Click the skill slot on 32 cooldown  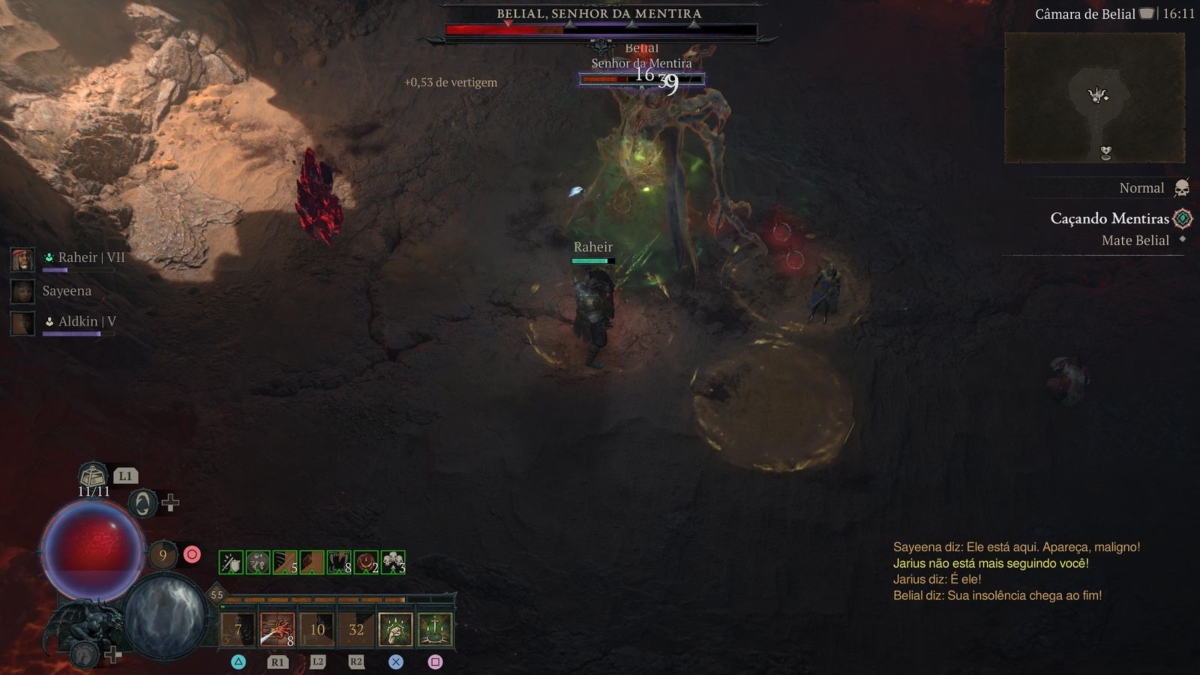(x=356, y=630)
